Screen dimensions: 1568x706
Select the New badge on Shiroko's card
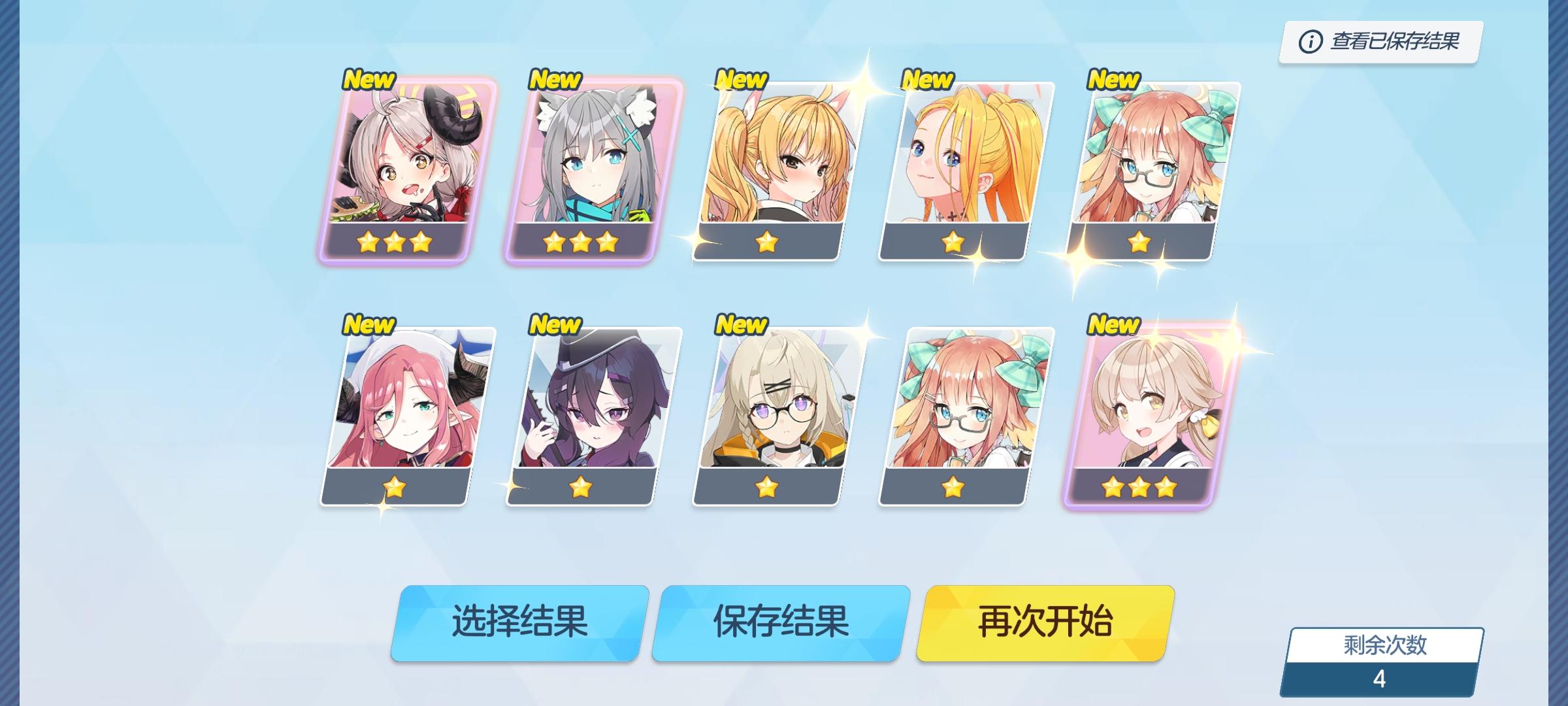[x=554, y=80]
